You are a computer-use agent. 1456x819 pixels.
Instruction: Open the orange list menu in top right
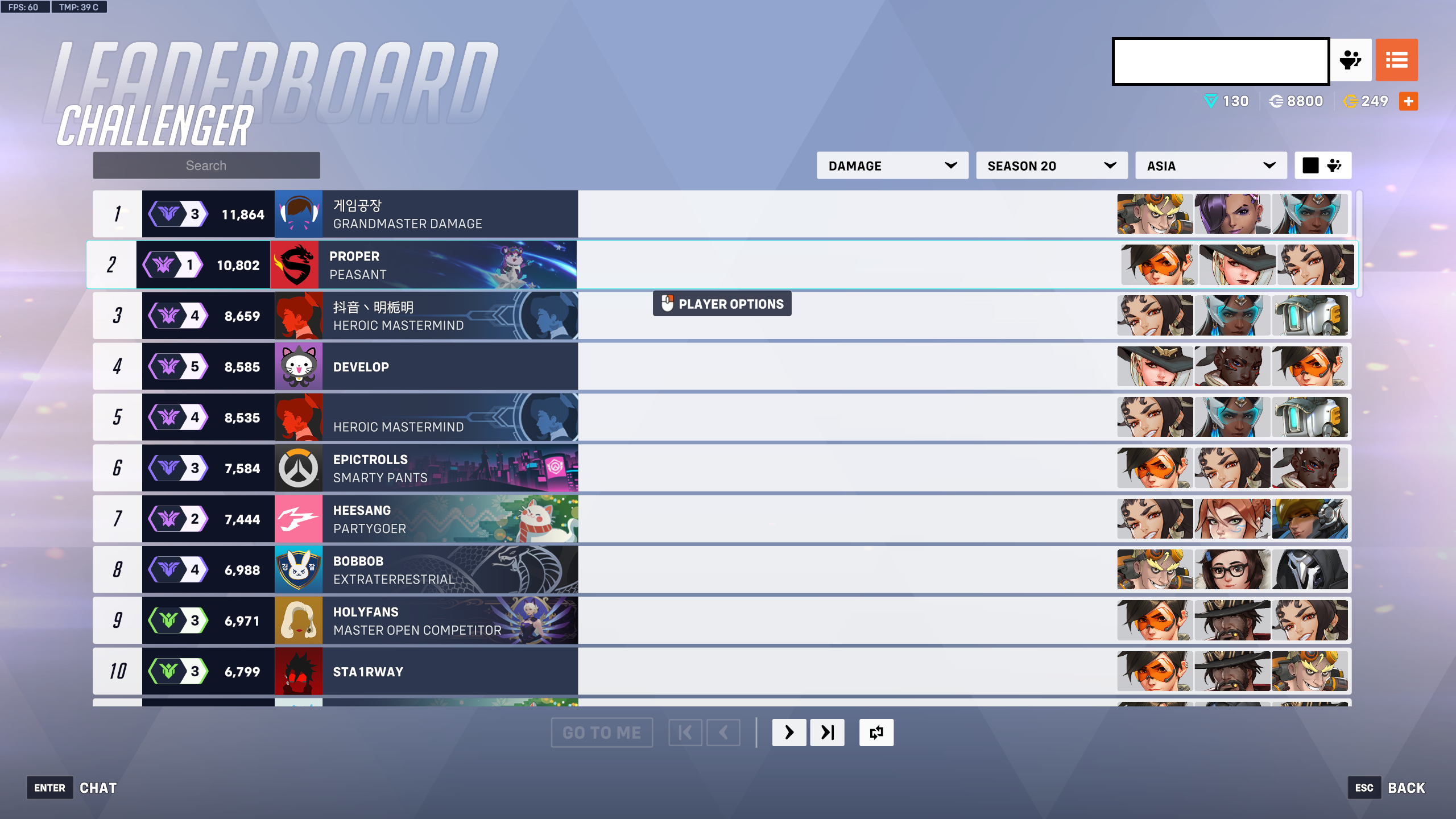point(1397,60)
